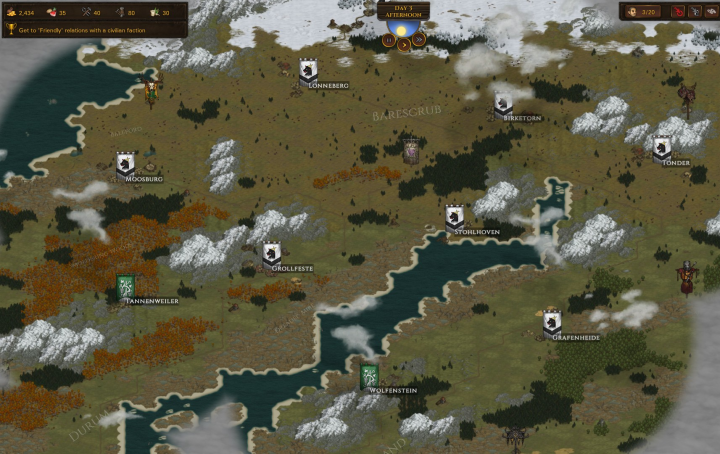The width and height of the screenshot is (720, 454).
Task: Click the Stohlhoven town banner
Action: click(x=455, y=216)
